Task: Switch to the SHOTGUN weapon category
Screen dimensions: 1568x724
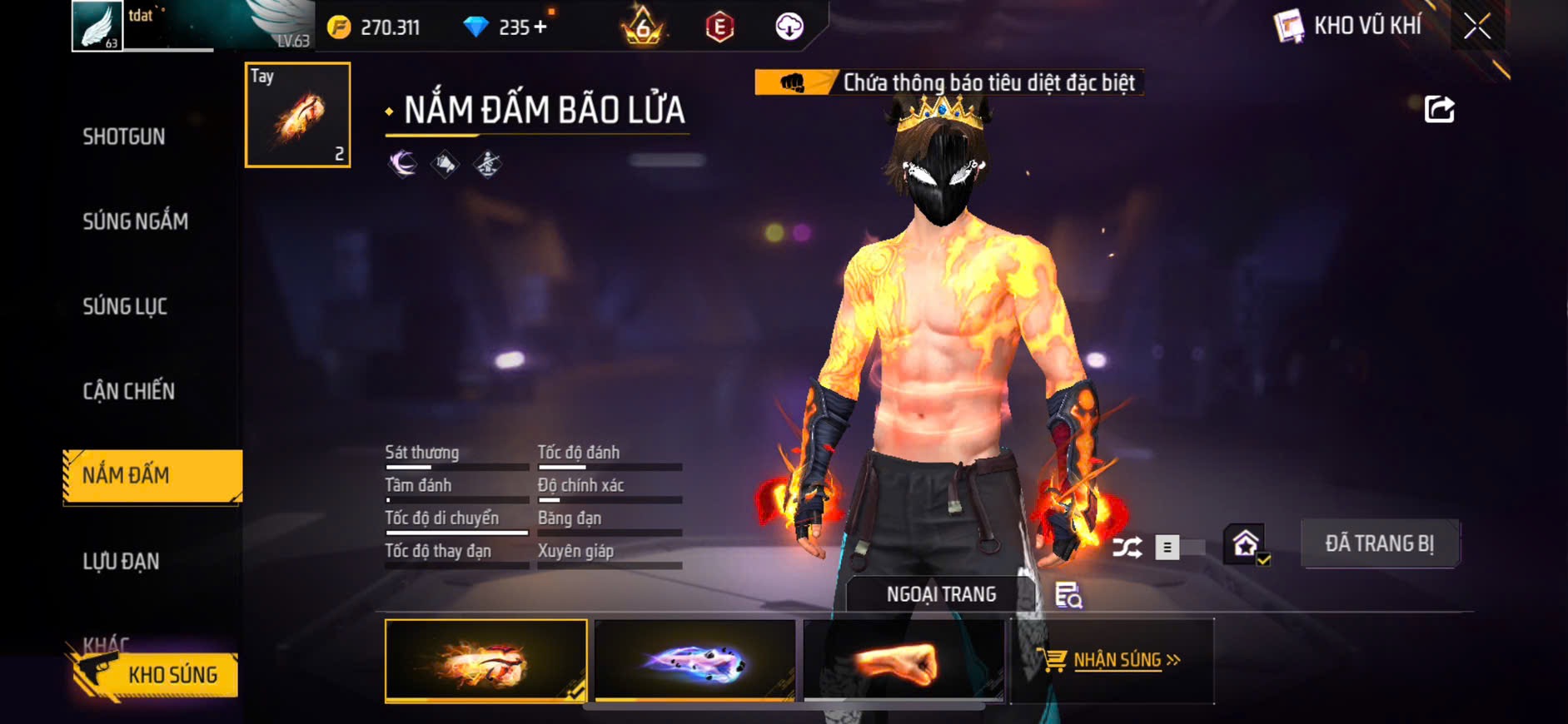Action: point(123,136)
